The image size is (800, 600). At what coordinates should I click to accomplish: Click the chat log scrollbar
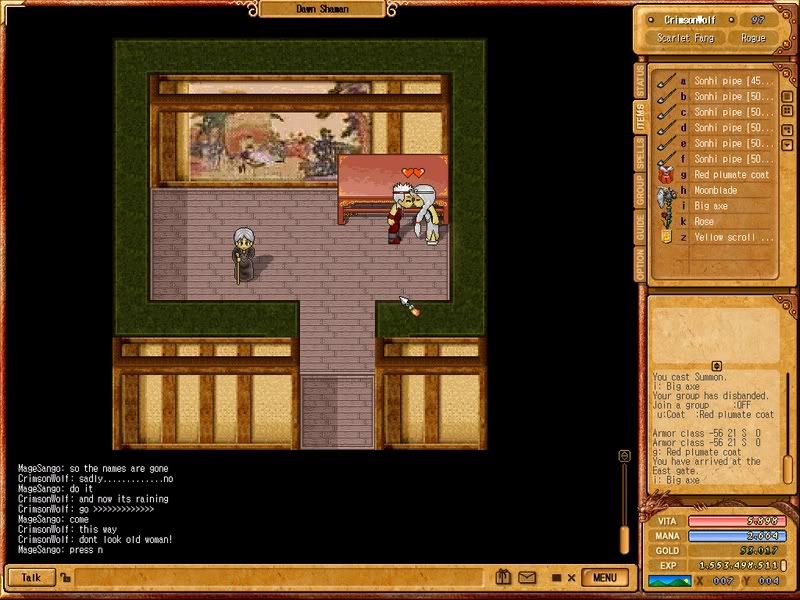point(625,500)
